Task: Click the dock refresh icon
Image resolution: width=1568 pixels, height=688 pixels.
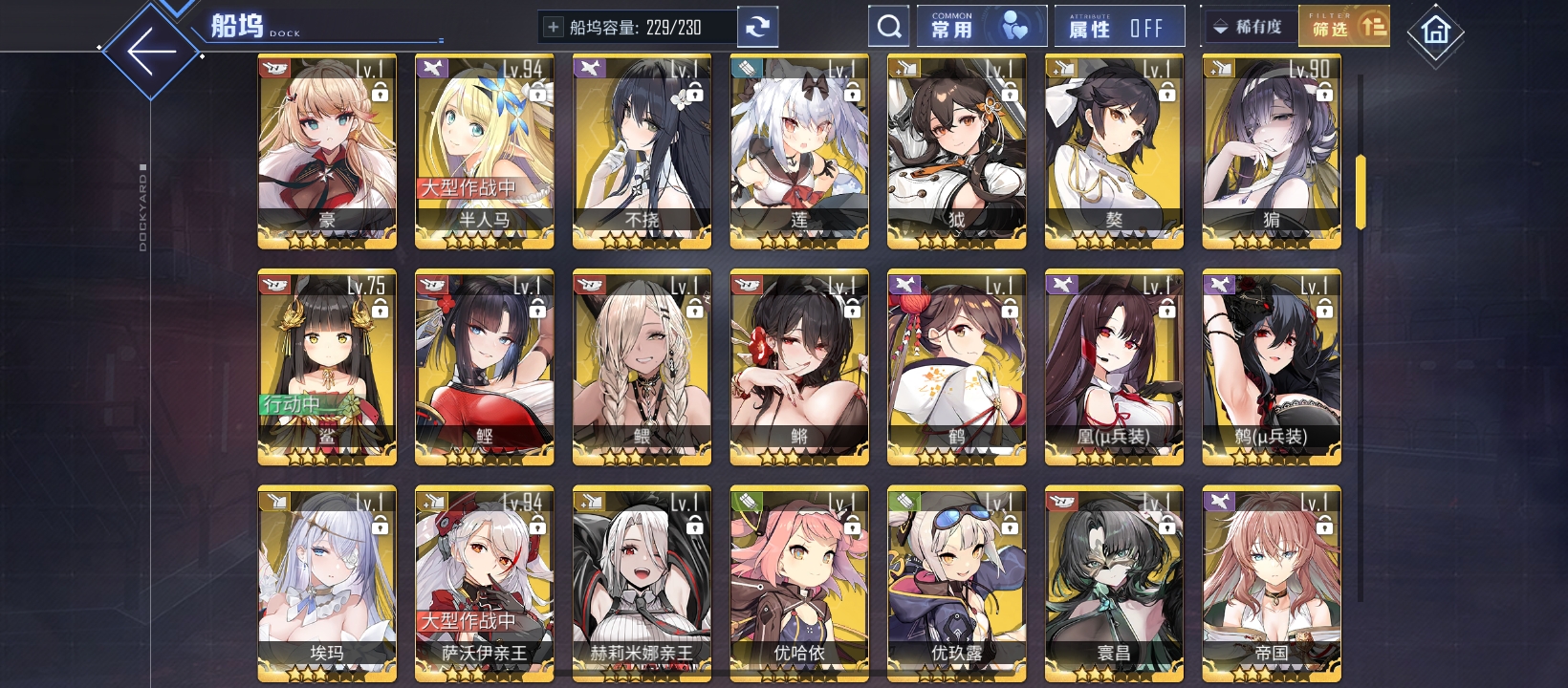Action: point(758,25)
